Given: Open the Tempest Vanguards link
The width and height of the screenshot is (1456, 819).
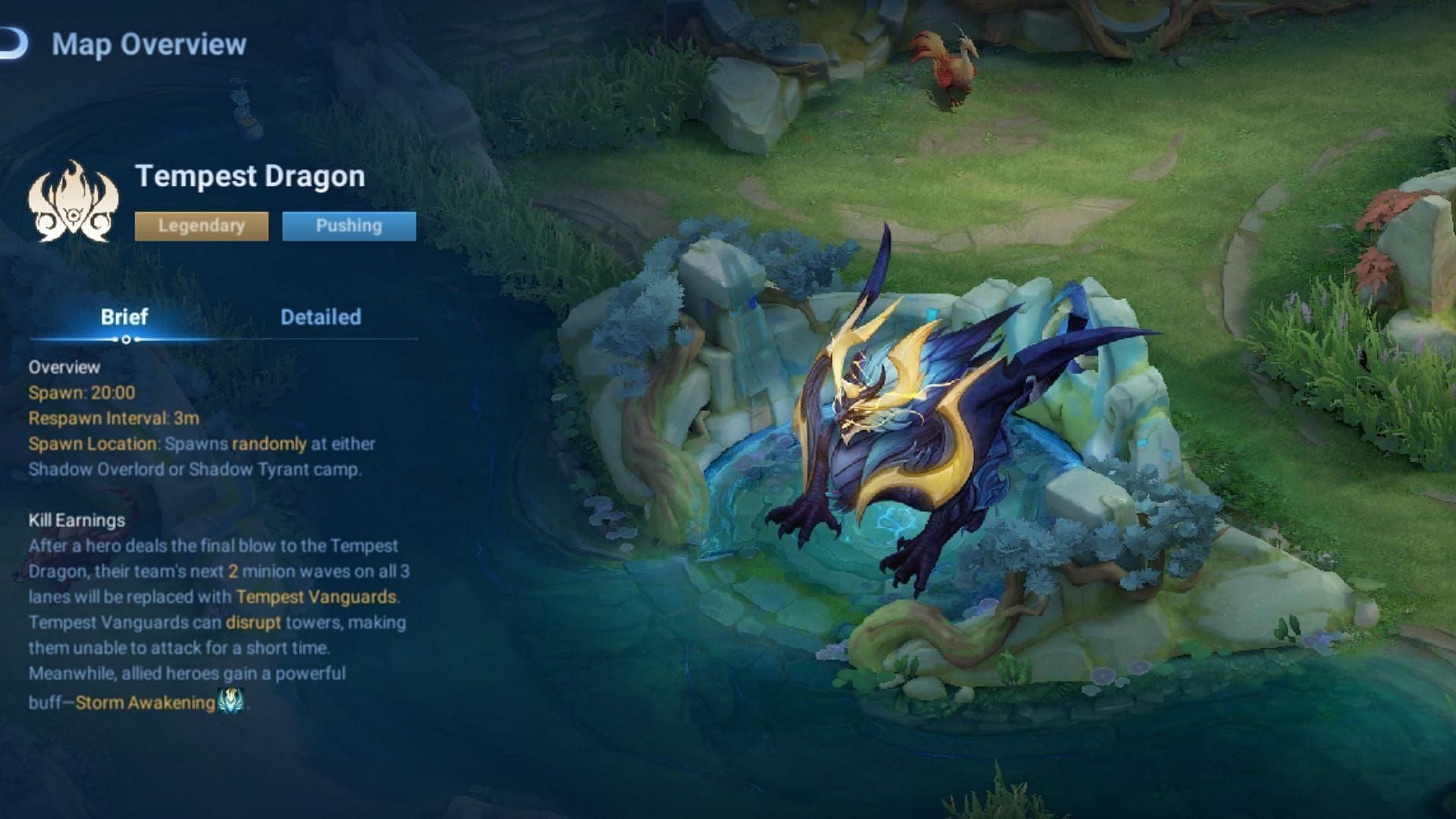Looking at the screenshot, I should [x=316, y=598].
